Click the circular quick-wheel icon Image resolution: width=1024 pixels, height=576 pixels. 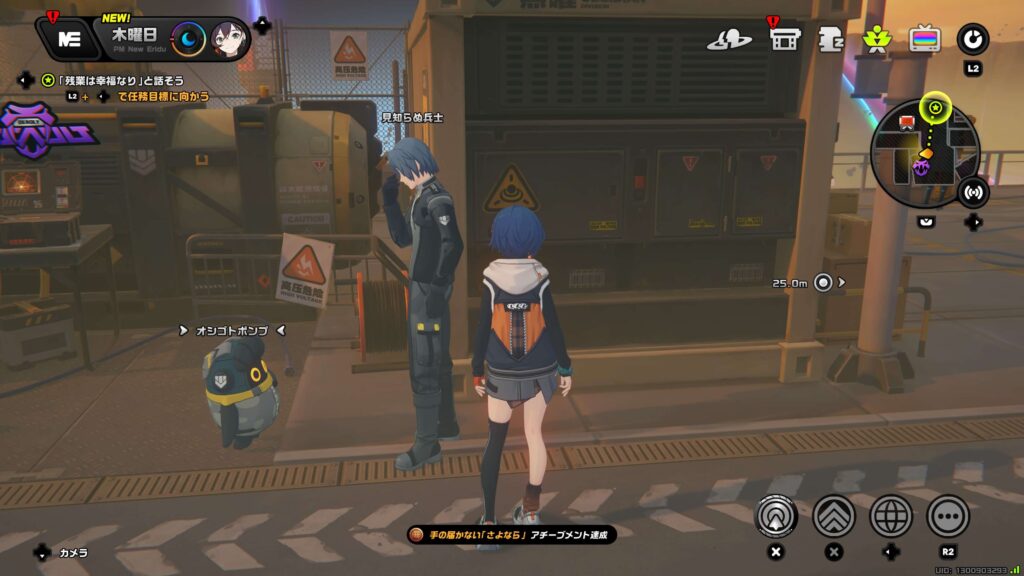coord(972,39)
